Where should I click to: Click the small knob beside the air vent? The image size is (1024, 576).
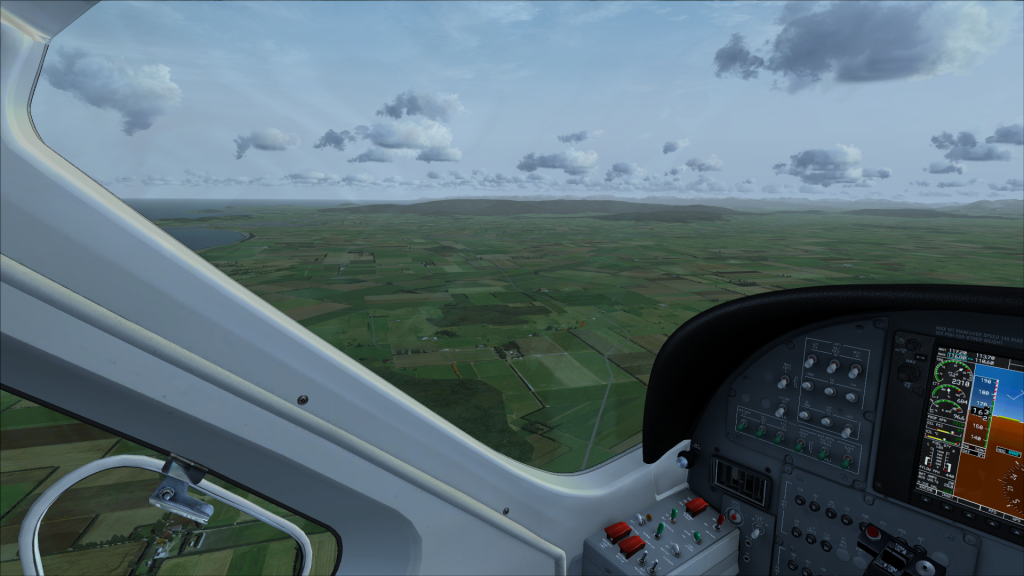pos(685,459)
